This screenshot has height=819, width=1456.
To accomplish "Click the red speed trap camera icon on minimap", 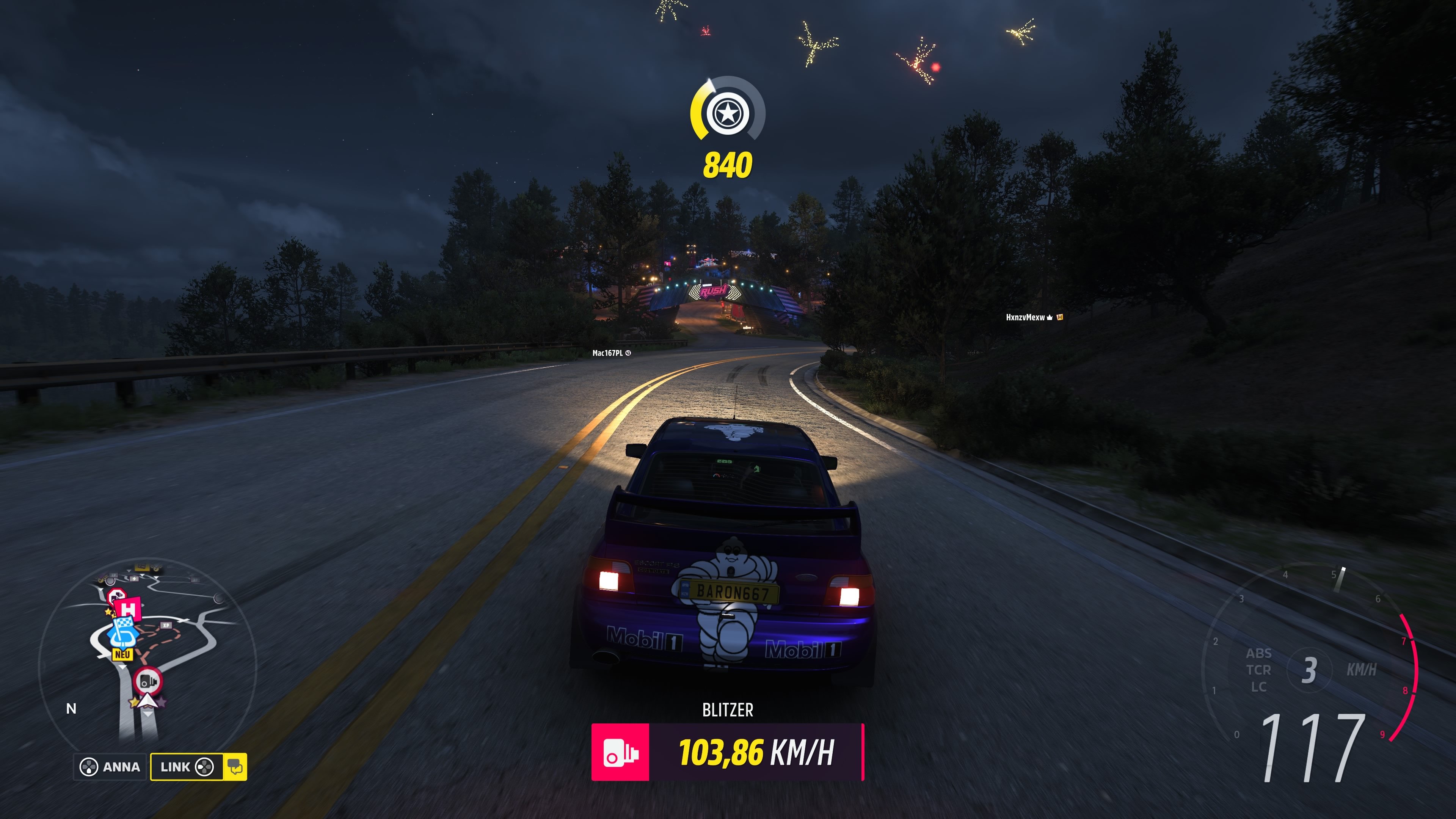I will coord(148,682).
